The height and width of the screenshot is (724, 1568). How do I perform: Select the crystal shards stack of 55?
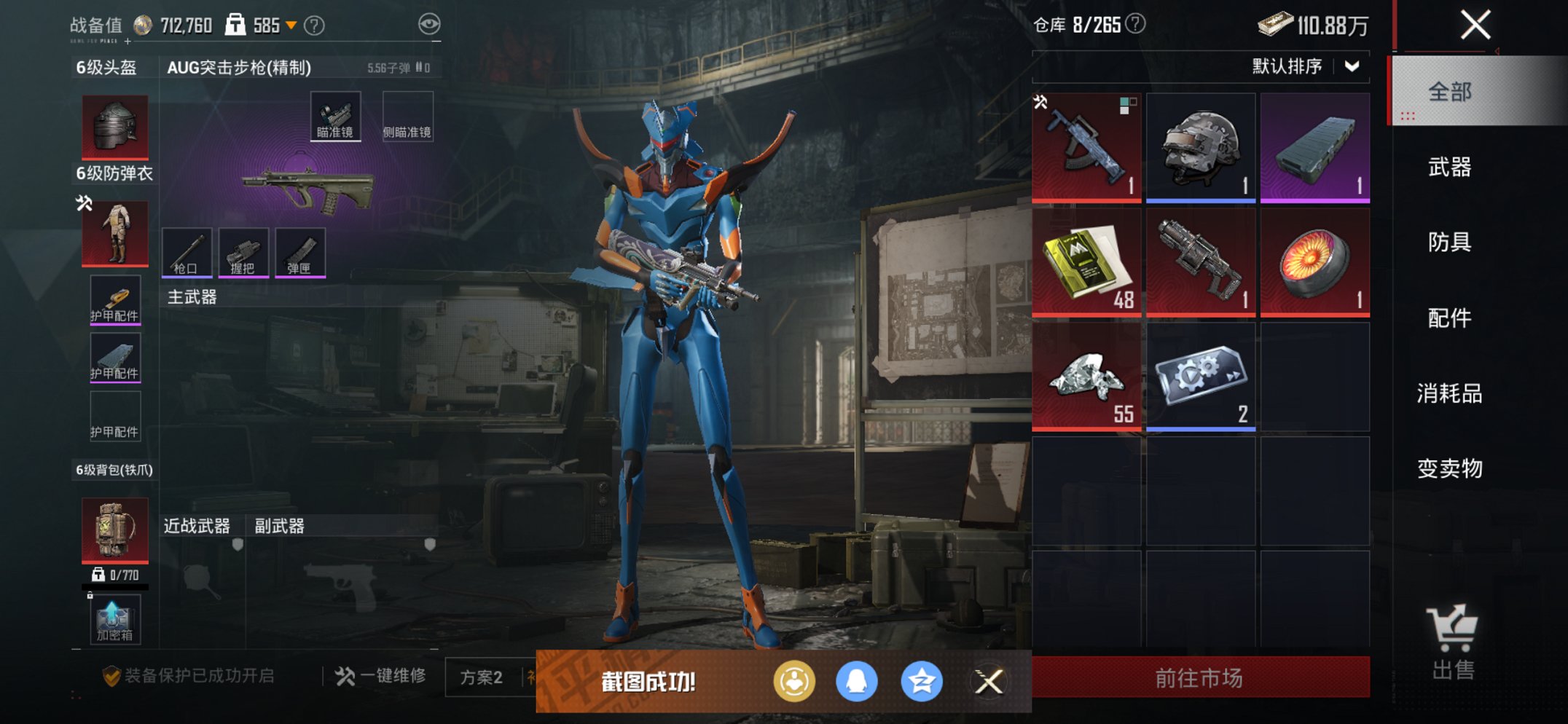pos(1086,377)
